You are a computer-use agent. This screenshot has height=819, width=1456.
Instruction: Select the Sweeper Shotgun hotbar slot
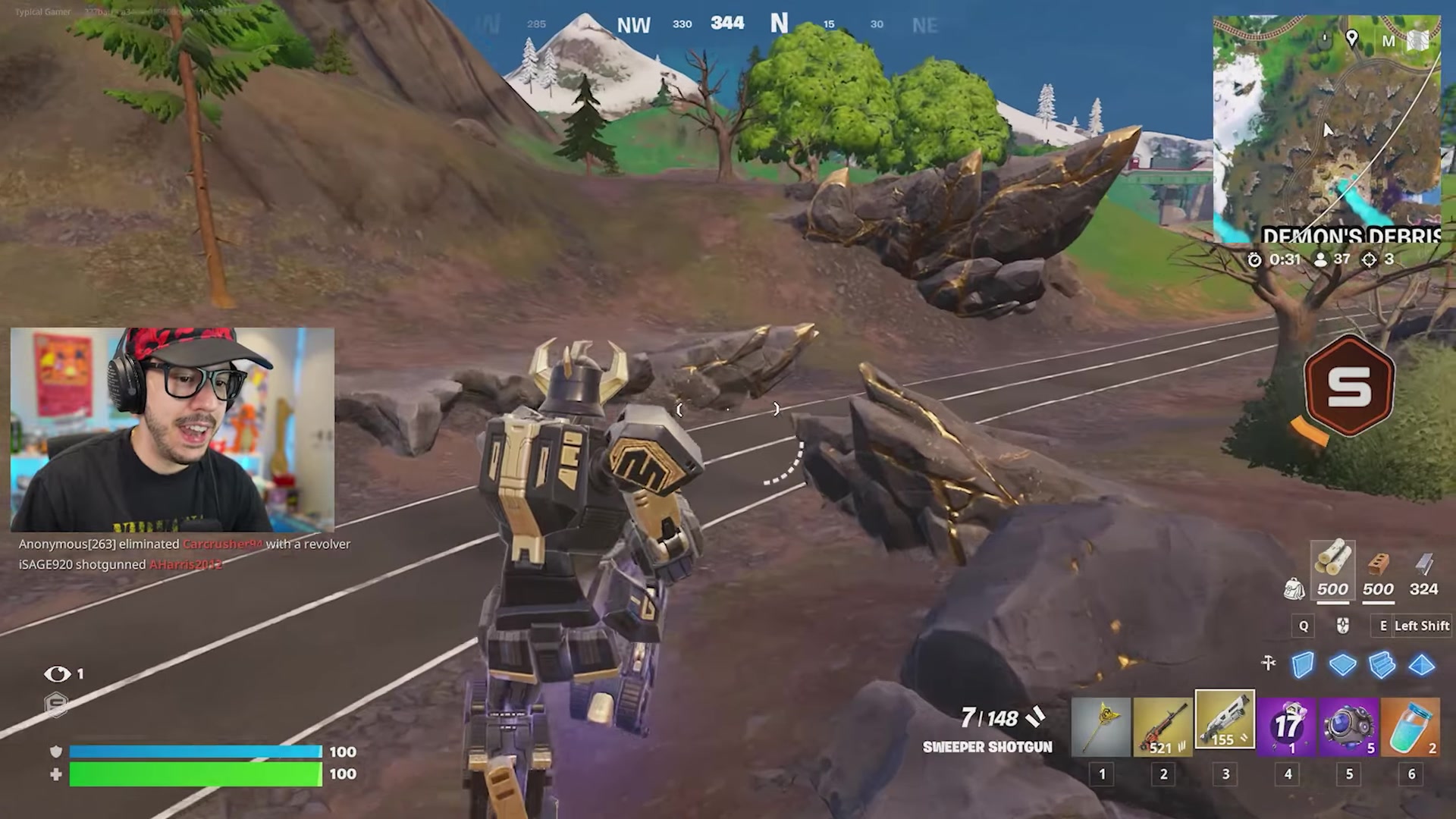pyautogui.click(x=1225, y=720)
